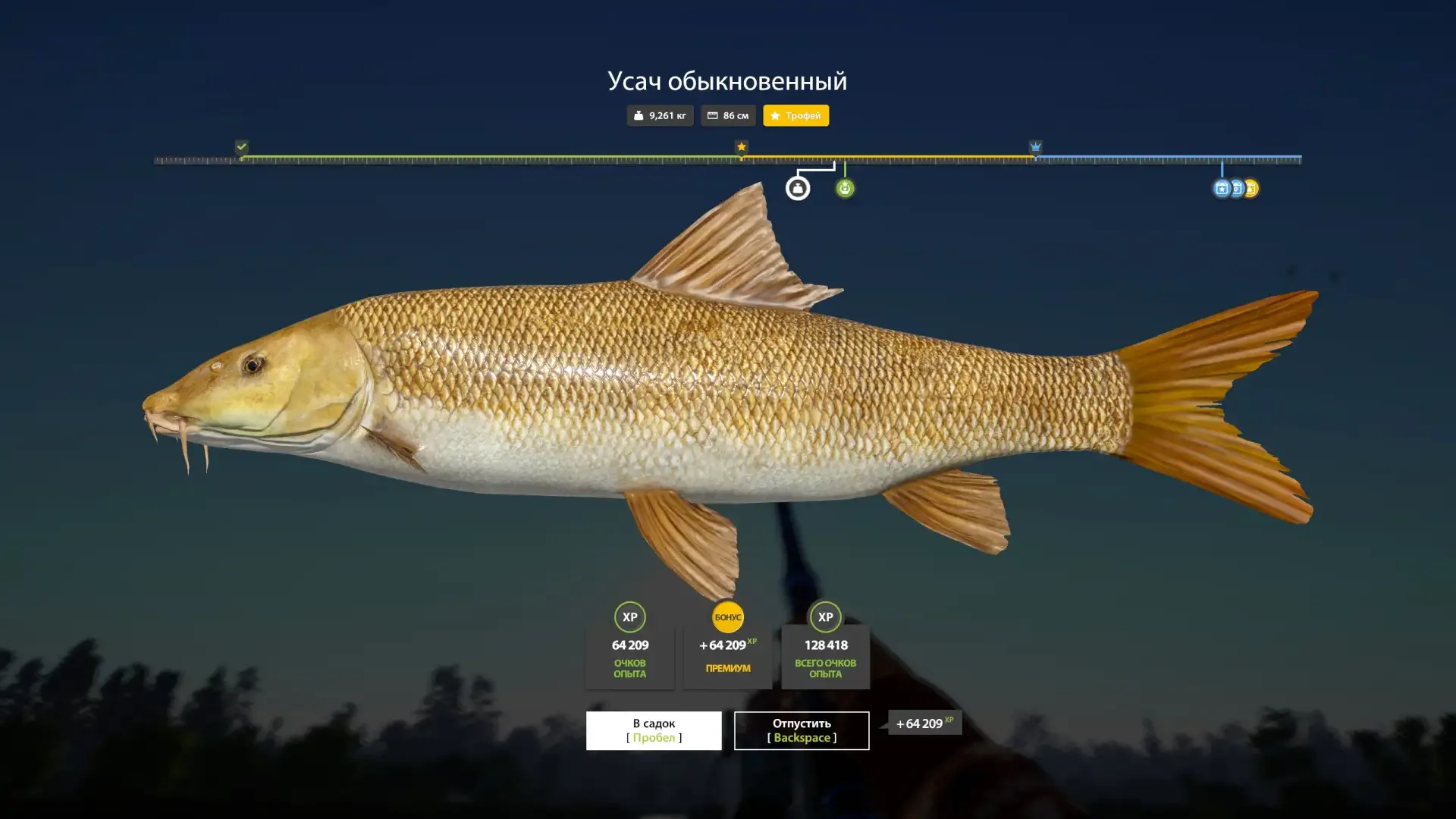Select the gold star trophy marker on the scale
The height and width of the screenshot is (819, 1456).
pyautogui.click(x=742, y=146)
